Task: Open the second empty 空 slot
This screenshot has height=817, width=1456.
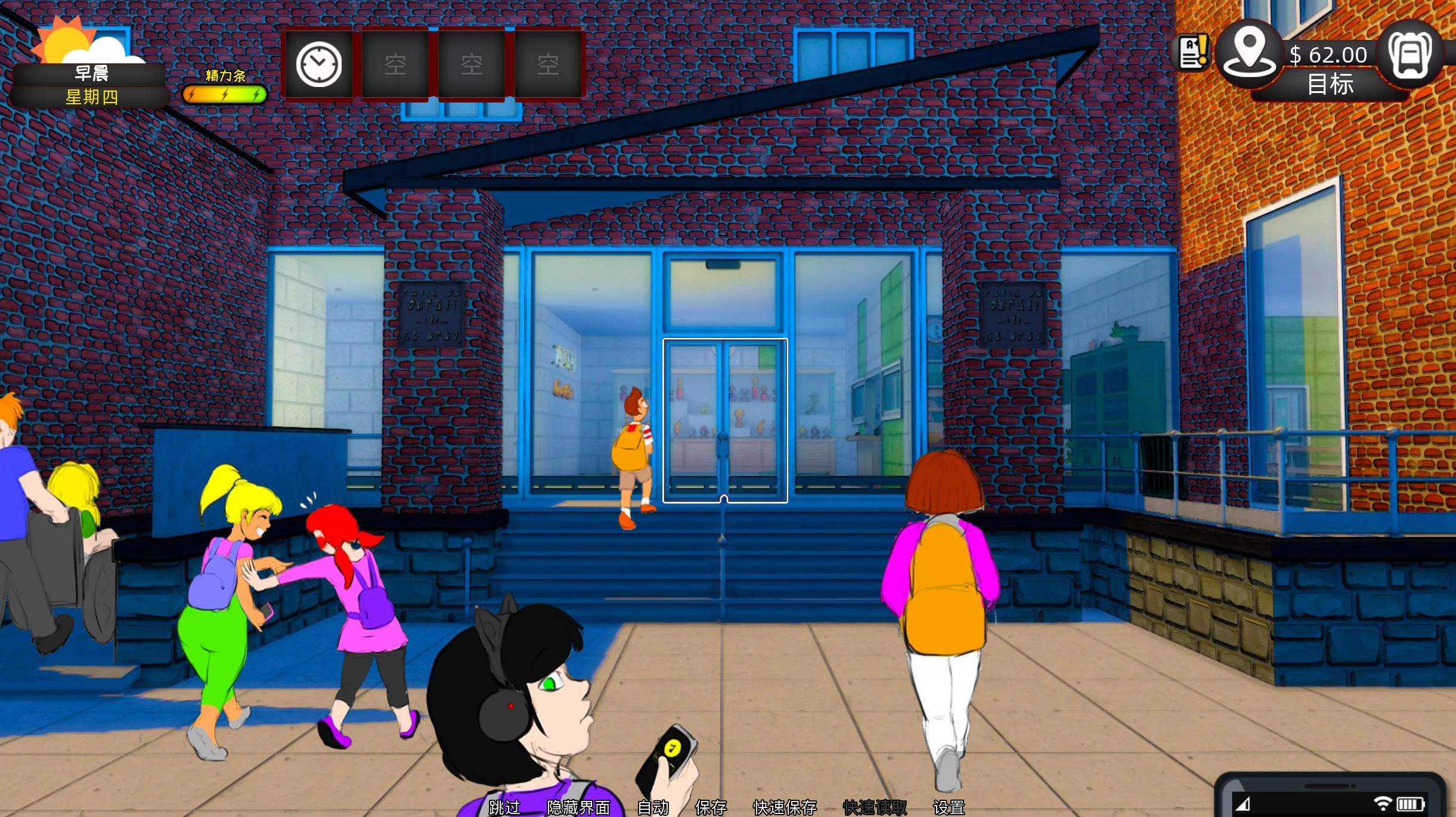Action: (x=472, y=63)
